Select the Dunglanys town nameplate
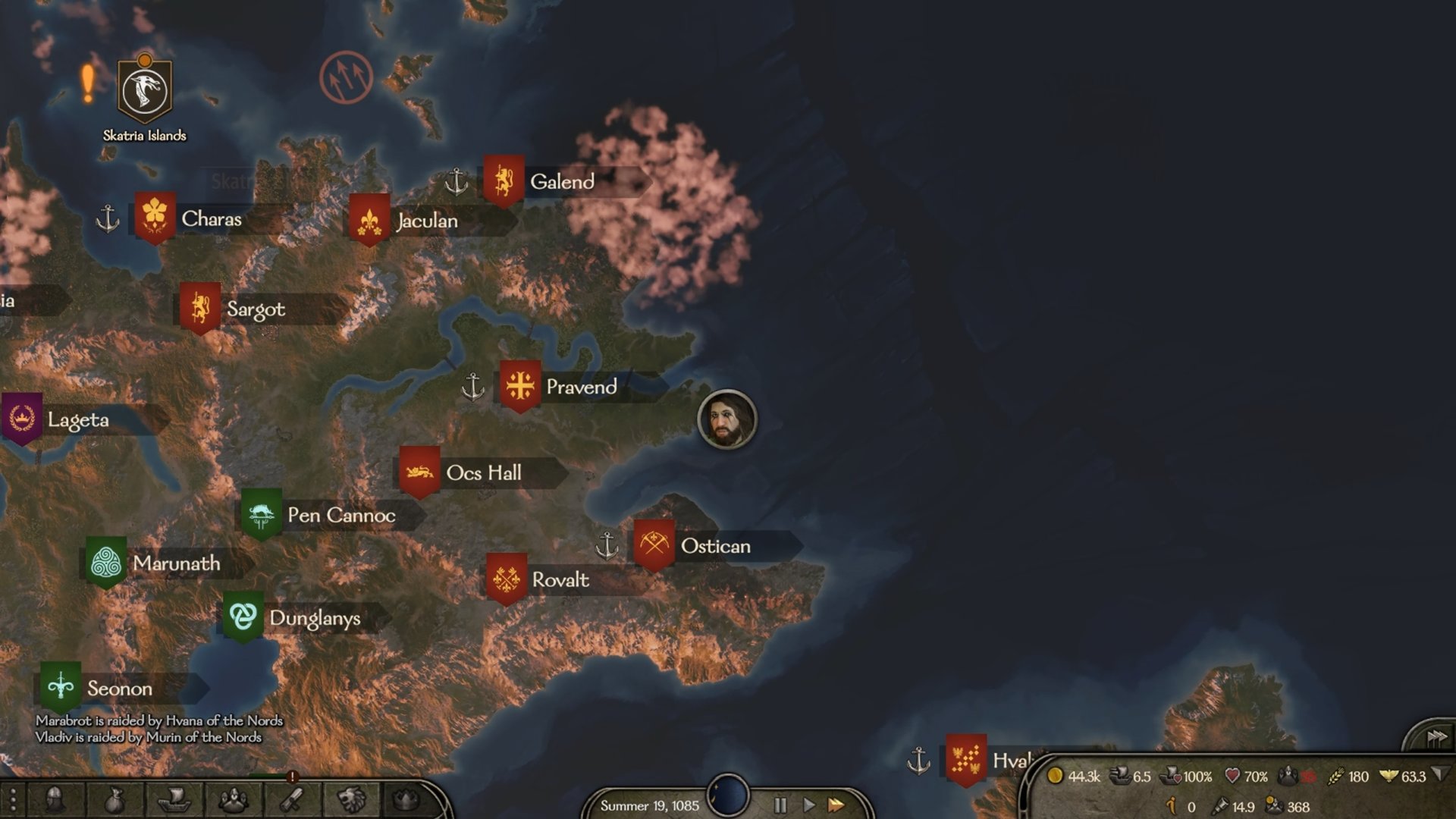The width and height of the screenshot is (1456, 819). coord(314,619)
